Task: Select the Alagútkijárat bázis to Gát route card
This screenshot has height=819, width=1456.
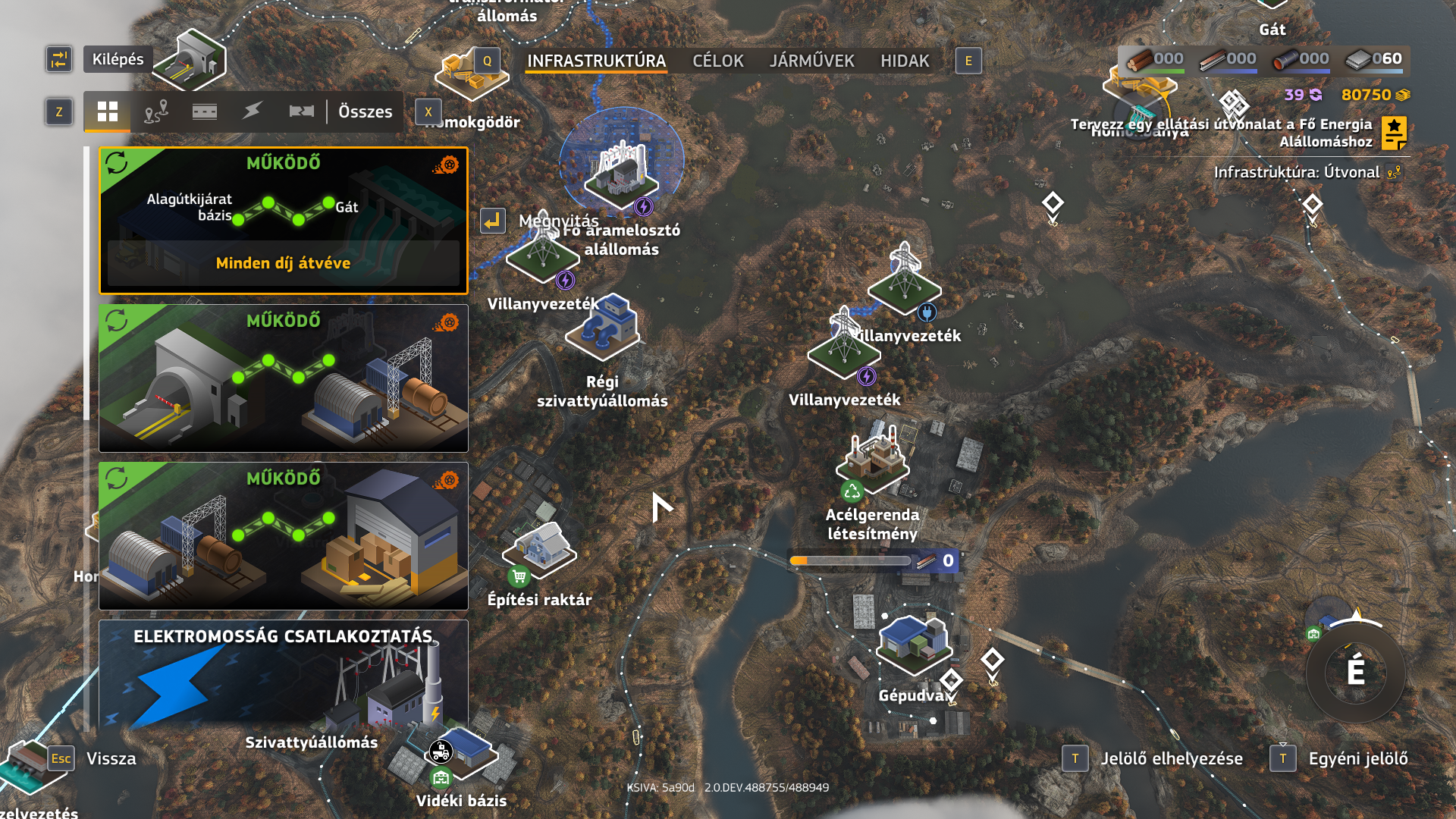Action: click(284, 220)
